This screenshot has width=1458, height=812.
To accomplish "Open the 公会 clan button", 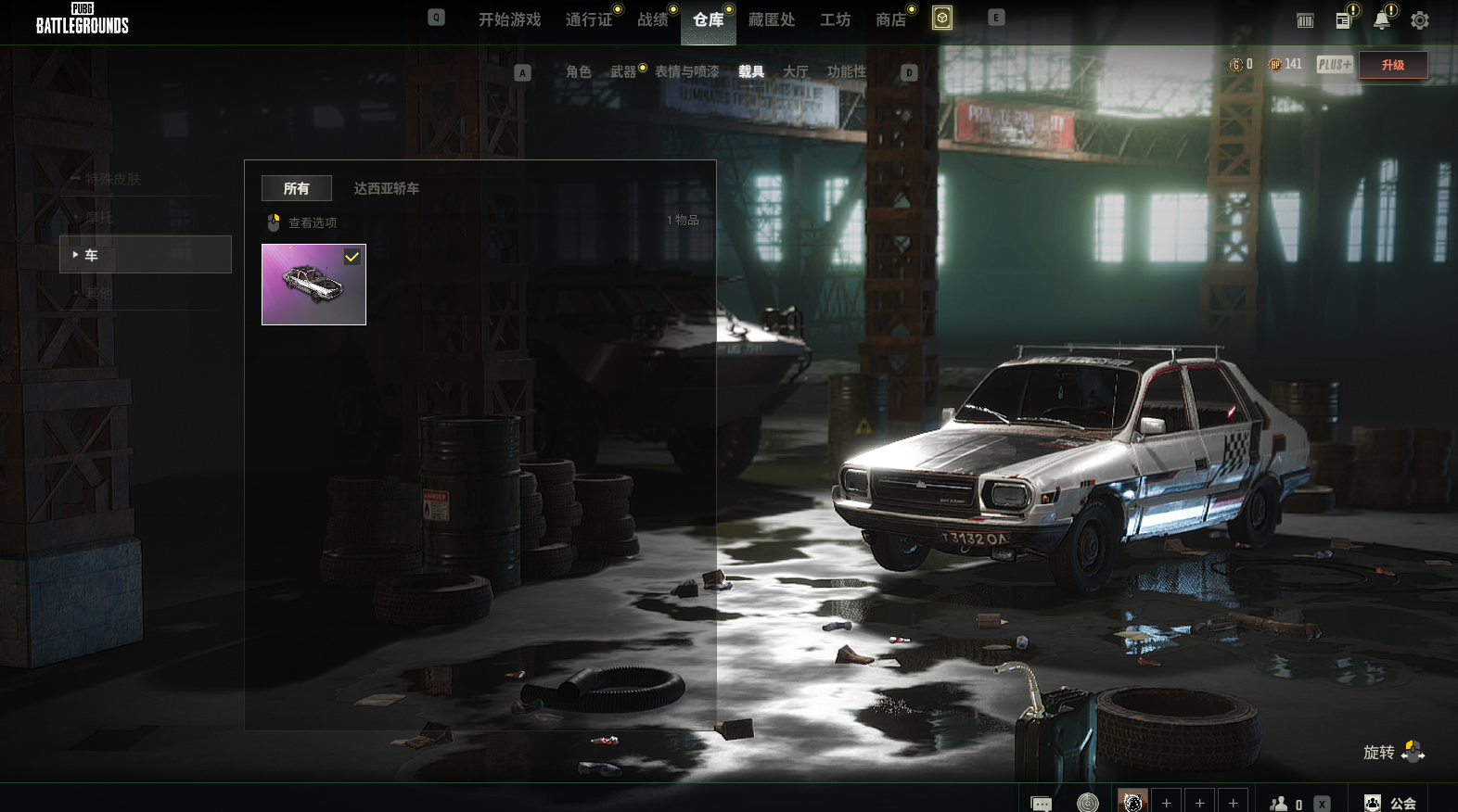I will 1390,803.
